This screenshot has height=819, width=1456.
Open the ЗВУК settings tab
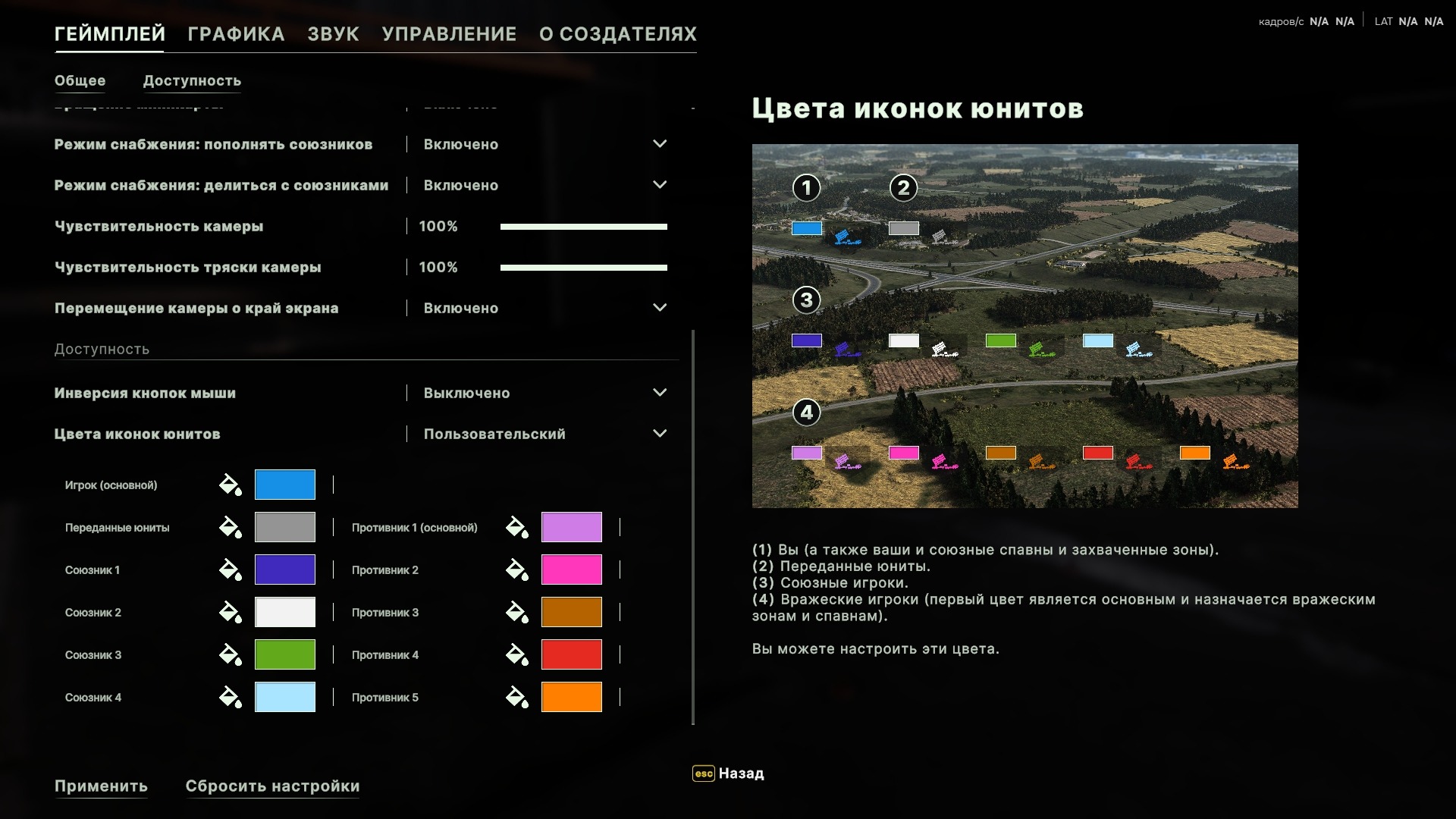coord(333,34)
